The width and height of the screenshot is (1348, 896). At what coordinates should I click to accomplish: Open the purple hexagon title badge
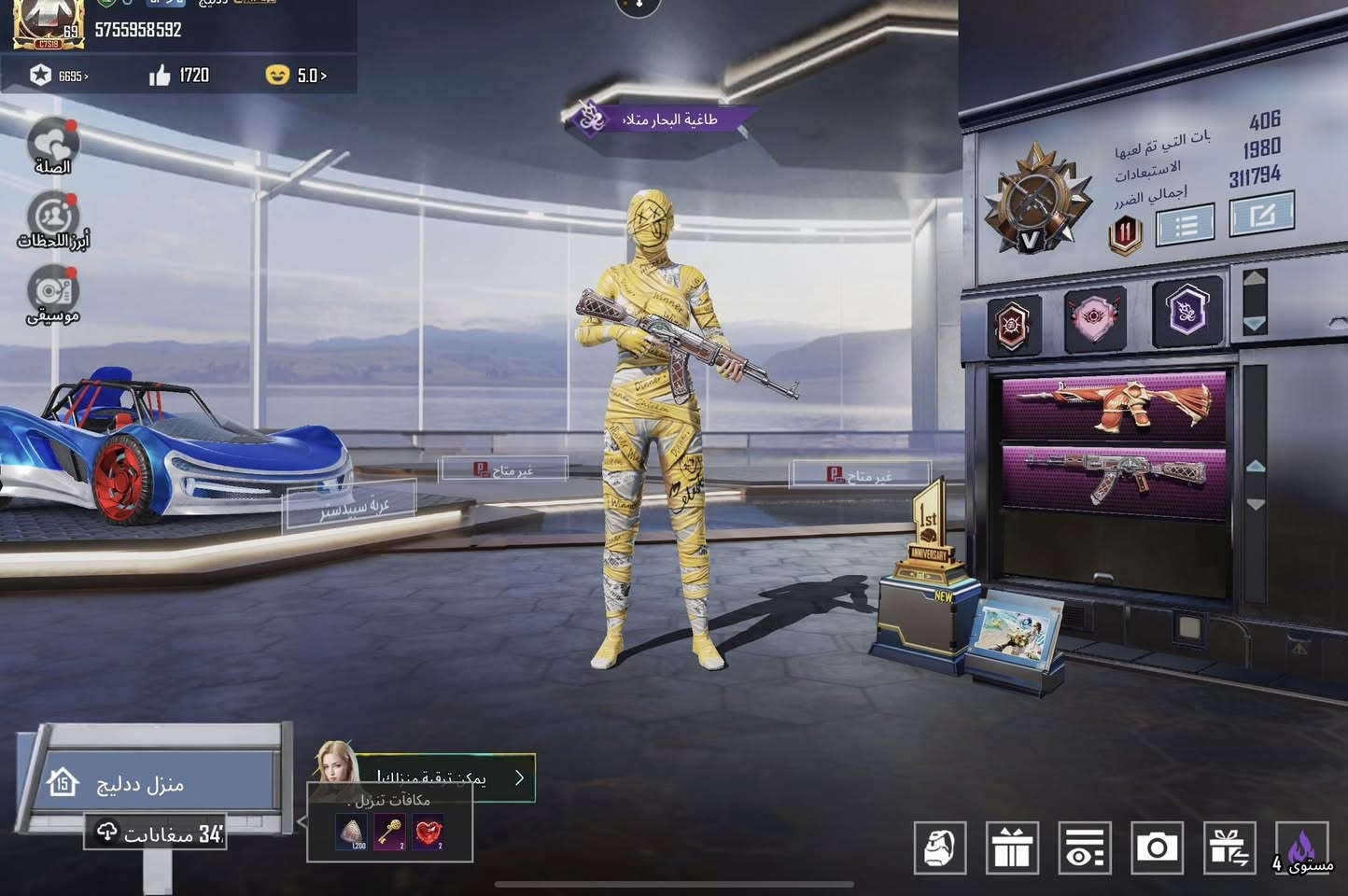tap(1187, 312)
